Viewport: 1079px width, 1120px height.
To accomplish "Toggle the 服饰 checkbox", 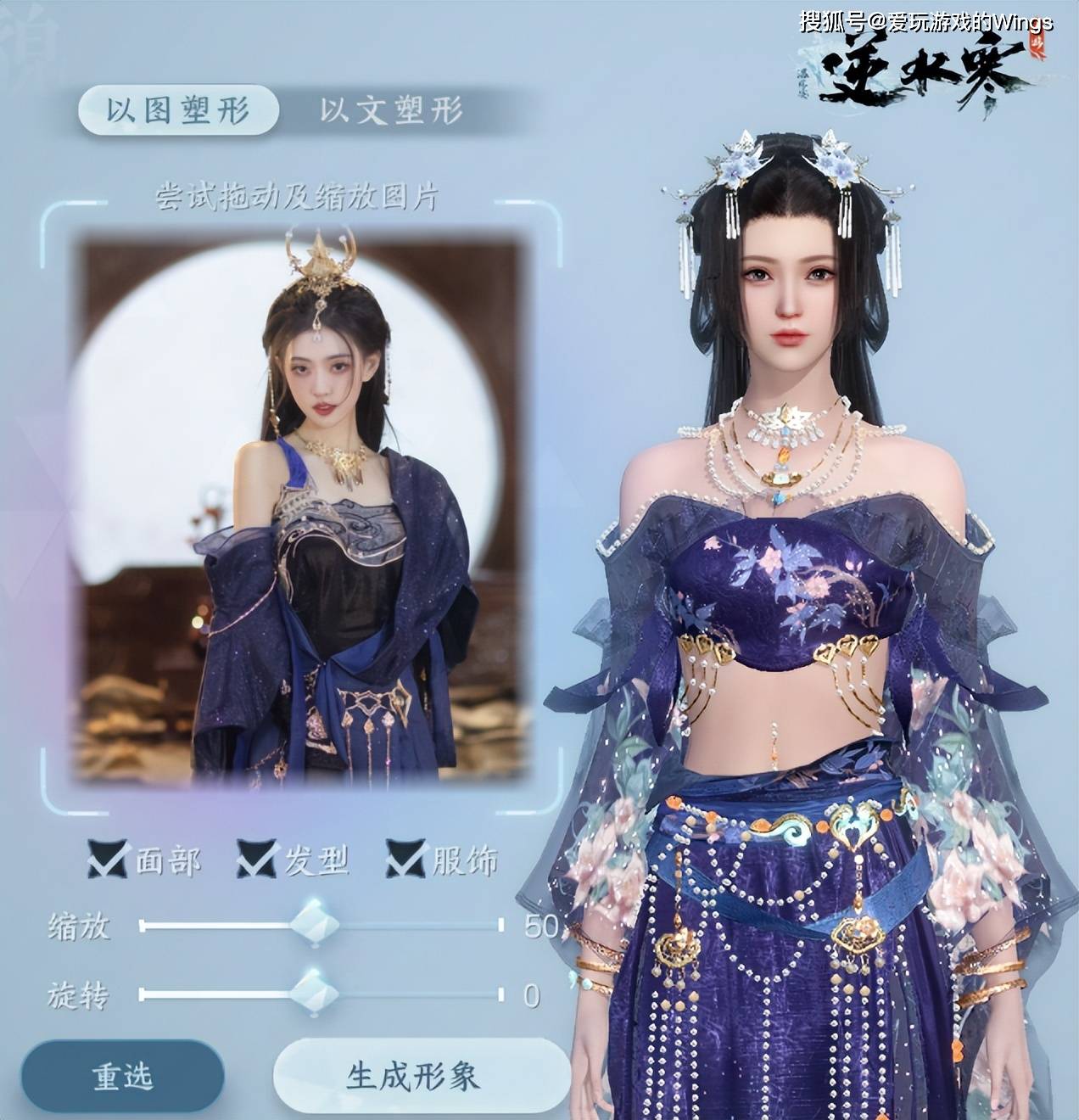I will [x=405, y=860].
